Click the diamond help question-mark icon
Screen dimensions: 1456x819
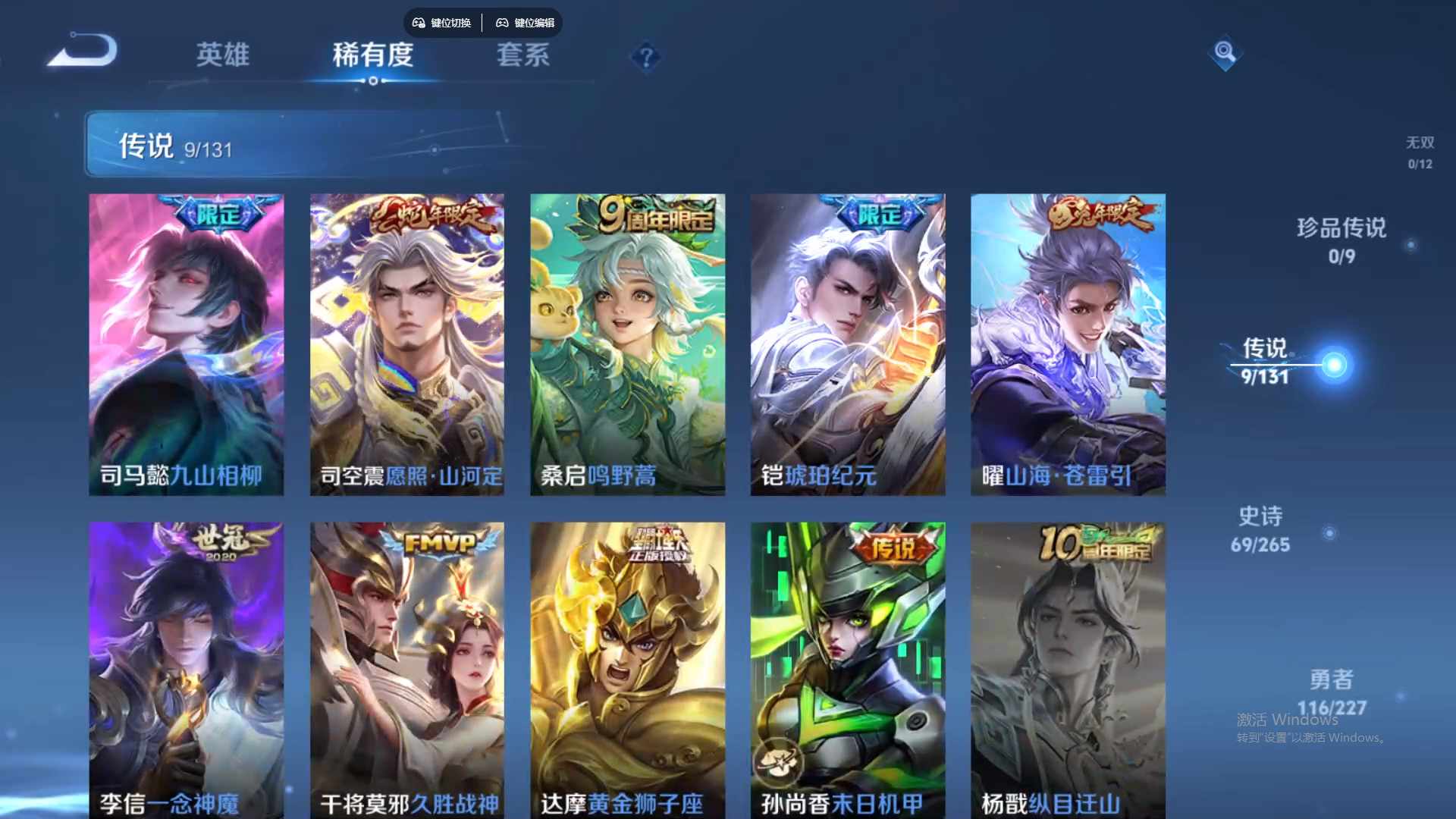coord(645,57)
